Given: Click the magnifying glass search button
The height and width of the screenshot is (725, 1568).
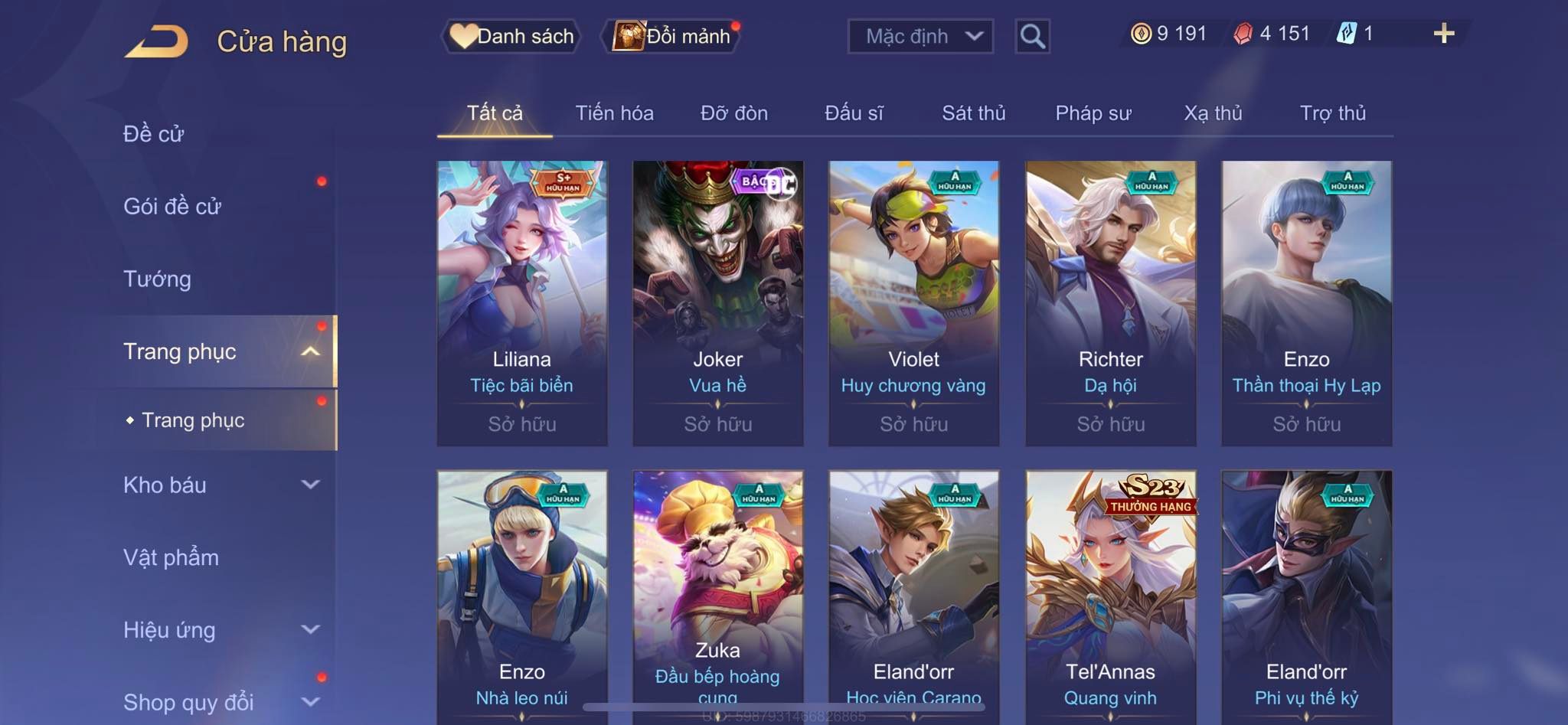Looking at the screenshot, I should tap(1032, 36).
